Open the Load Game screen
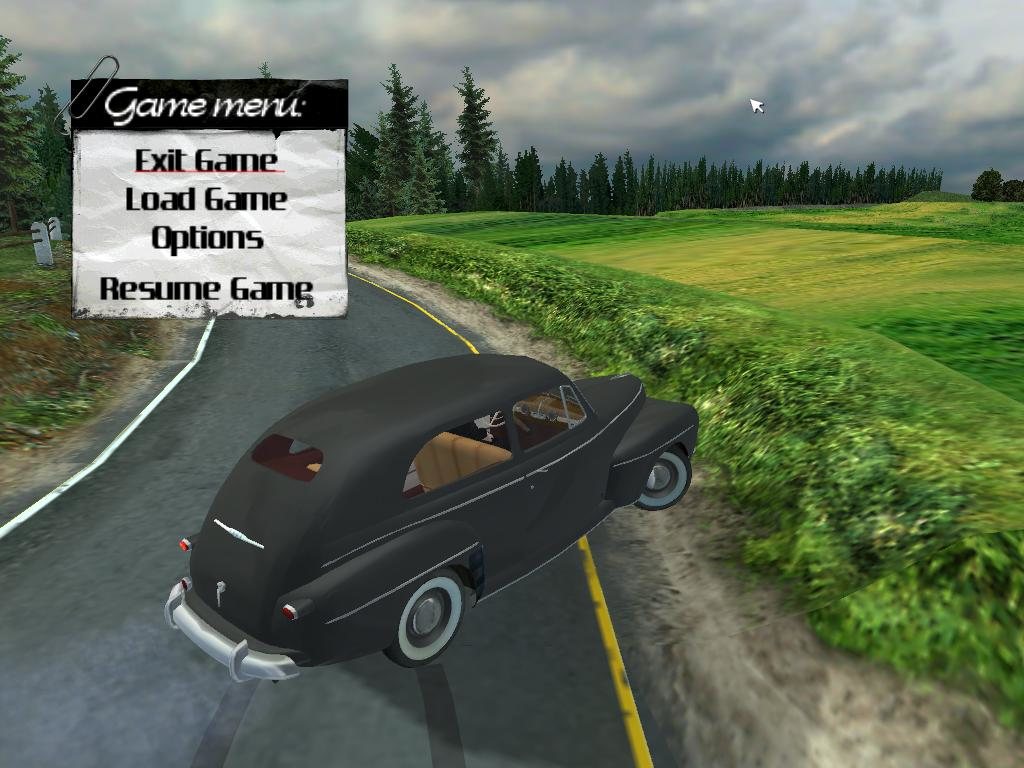1024x768 pixels. point(206,199)
